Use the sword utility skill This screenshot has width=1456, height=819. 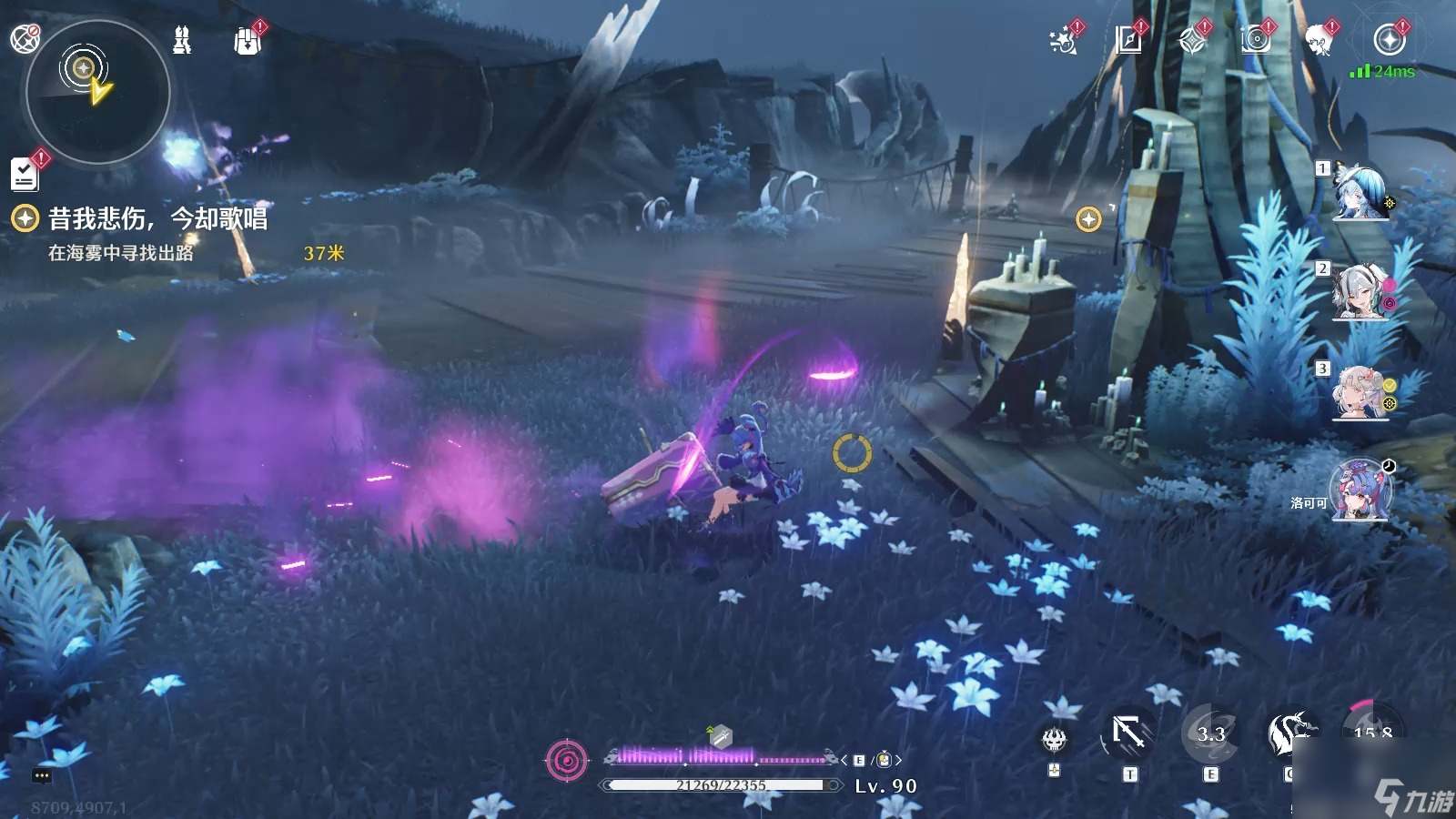(1129, 733)
